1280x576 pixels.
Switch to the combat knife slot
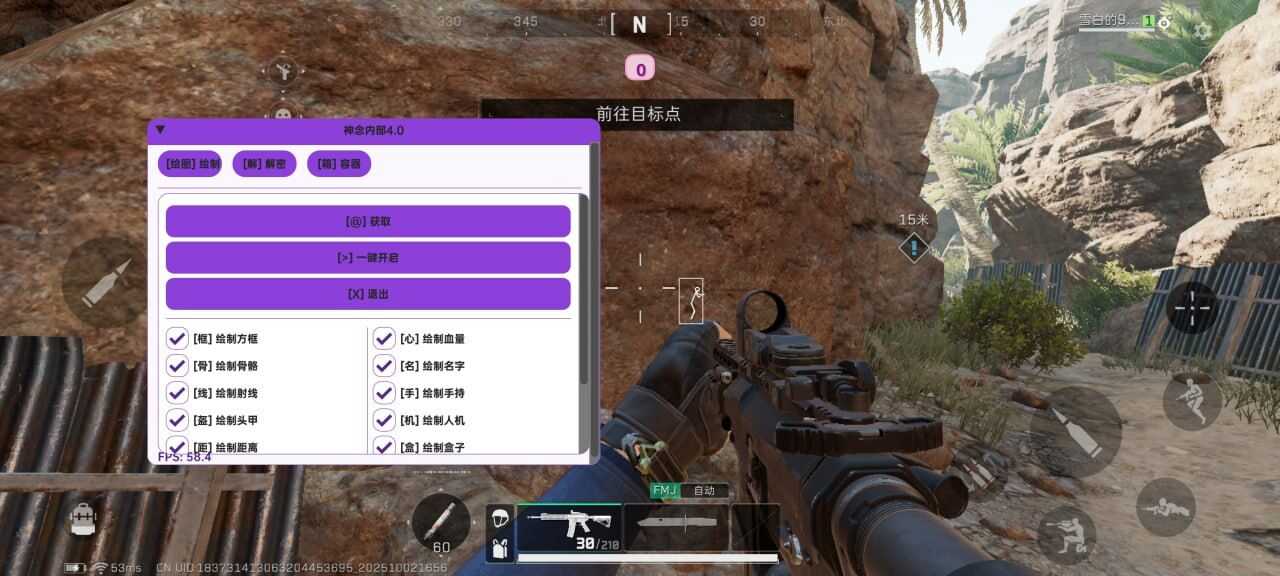[676, 527]
